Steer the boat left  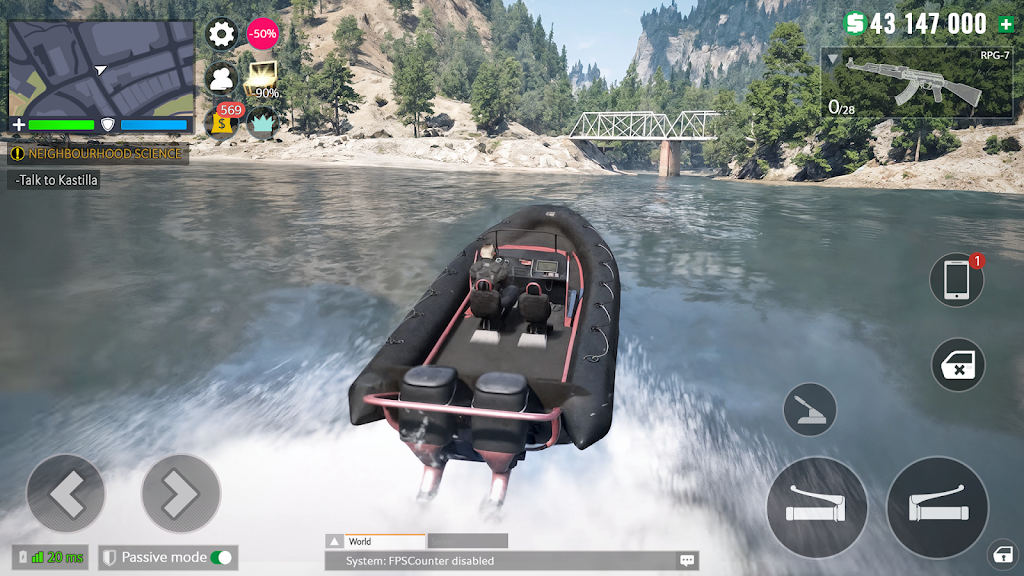pos(65,493)
